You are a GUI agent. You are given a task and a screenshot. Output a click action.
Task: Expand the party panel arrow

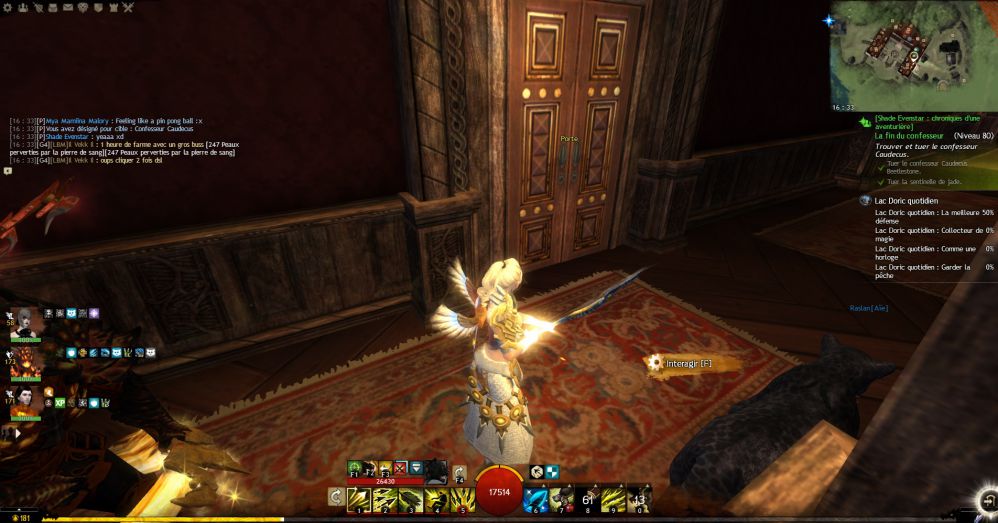click(16, 433)
